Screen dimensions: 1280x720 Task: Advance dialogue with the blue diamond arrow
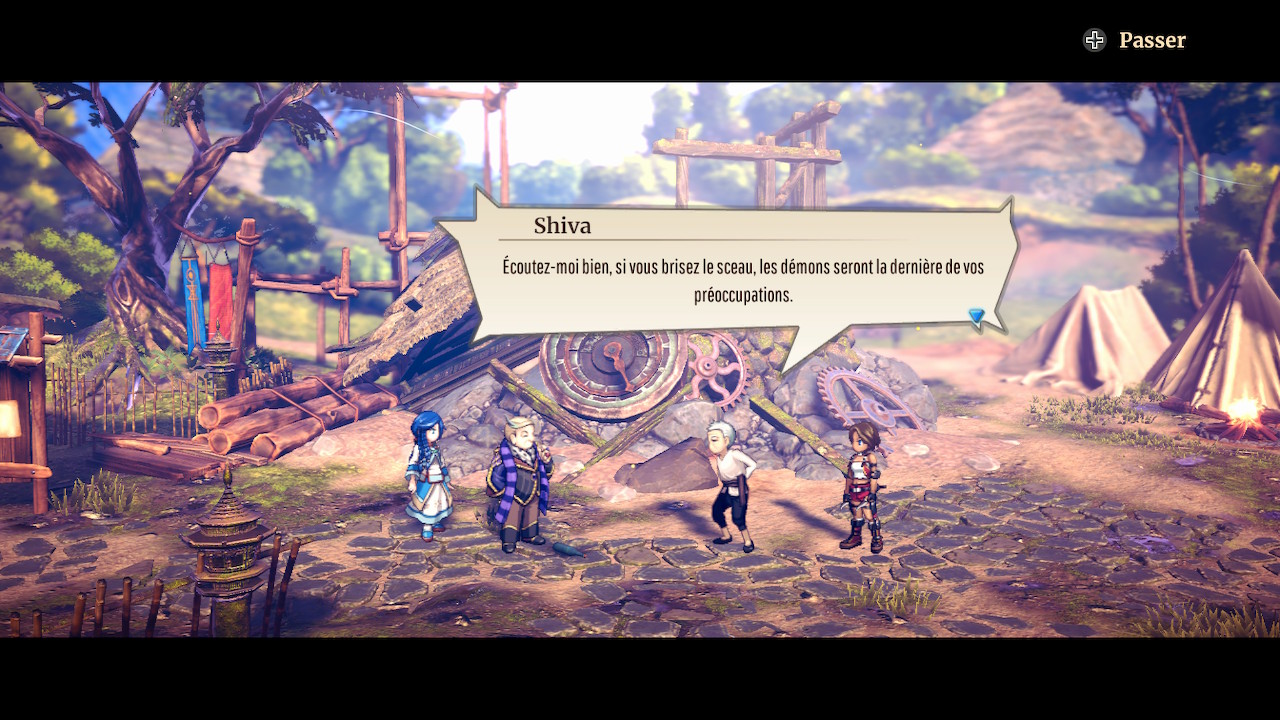click(x=977, y=317)
